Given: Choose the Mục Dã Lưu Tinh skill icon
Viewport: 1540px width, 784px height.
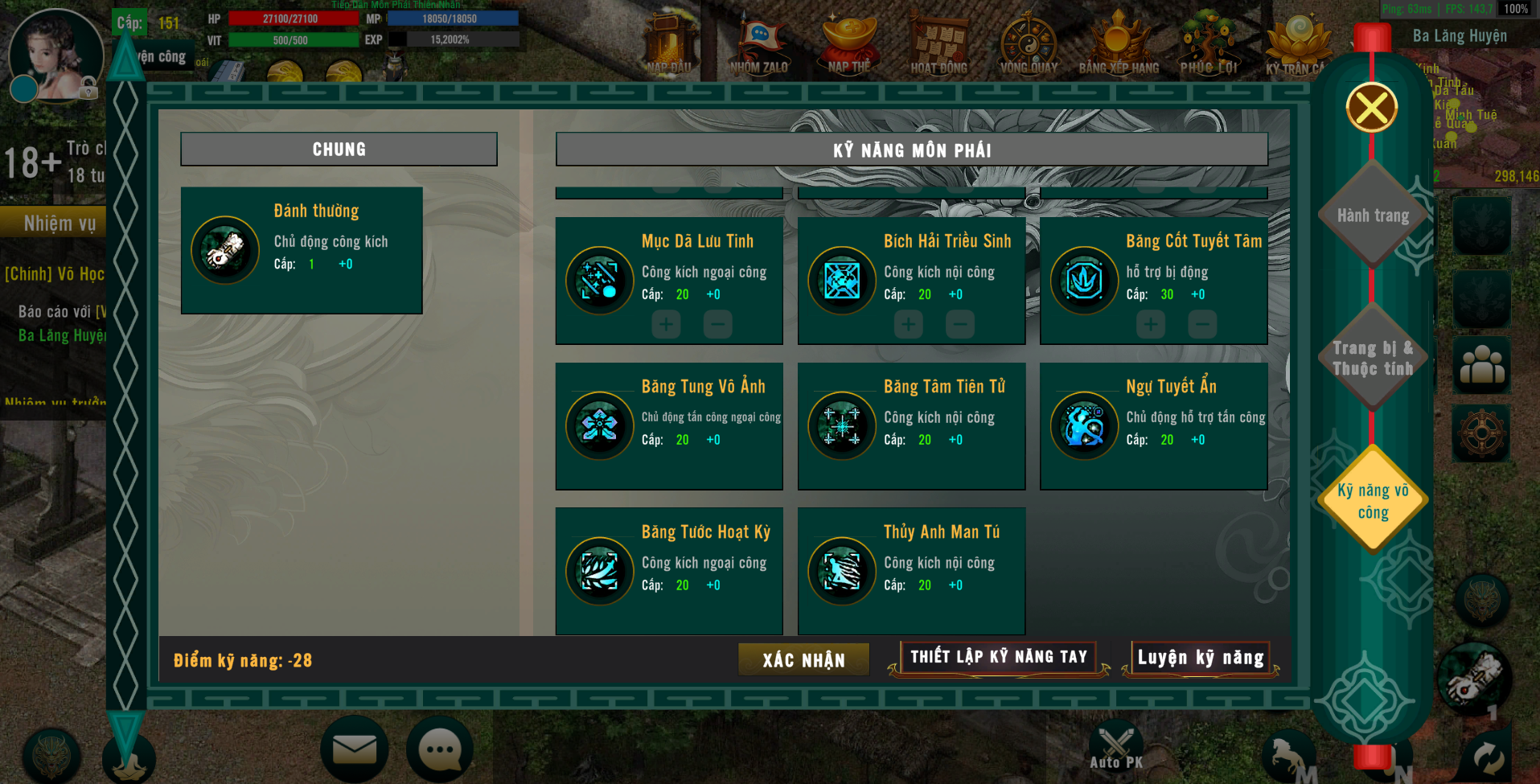Looking at the screenshot, I should tap(599, 281).
